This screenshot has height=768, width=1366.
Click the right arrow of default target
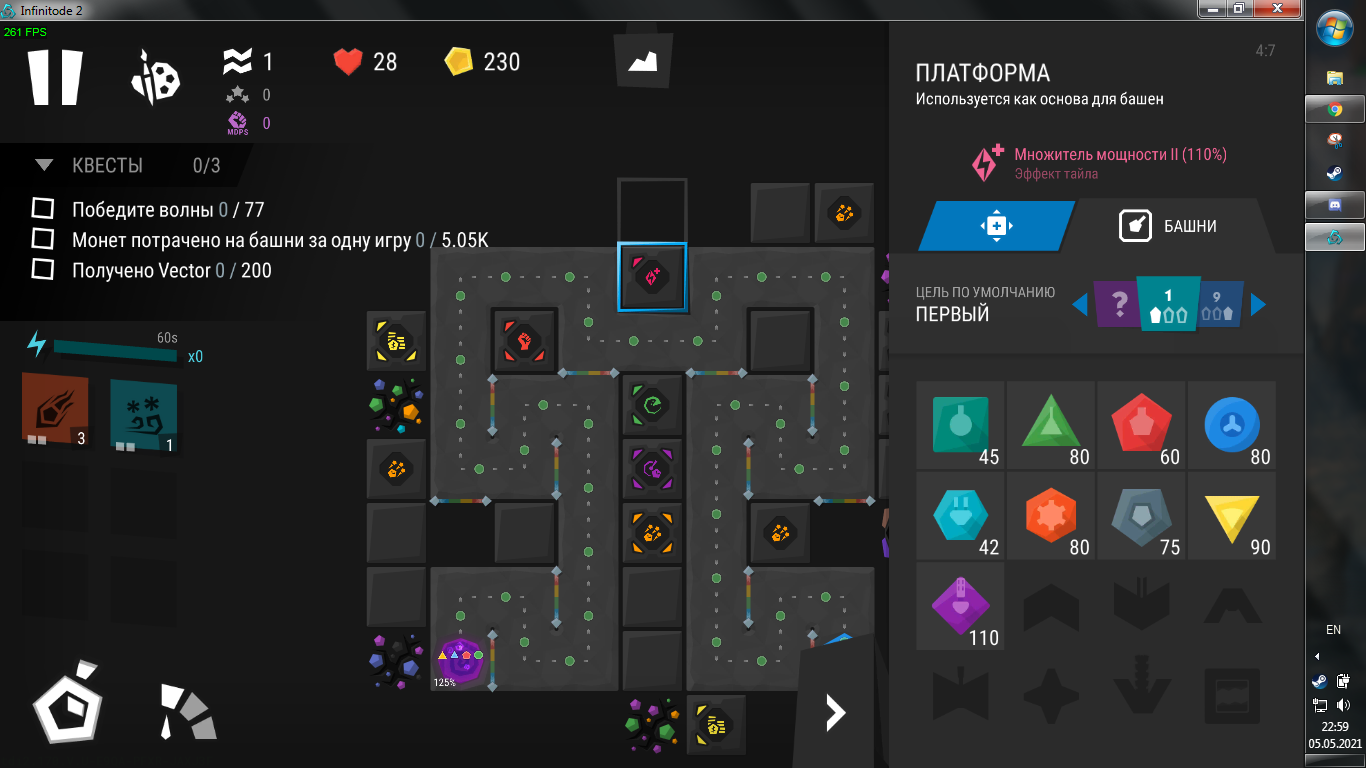click(x=1259, y=304)
